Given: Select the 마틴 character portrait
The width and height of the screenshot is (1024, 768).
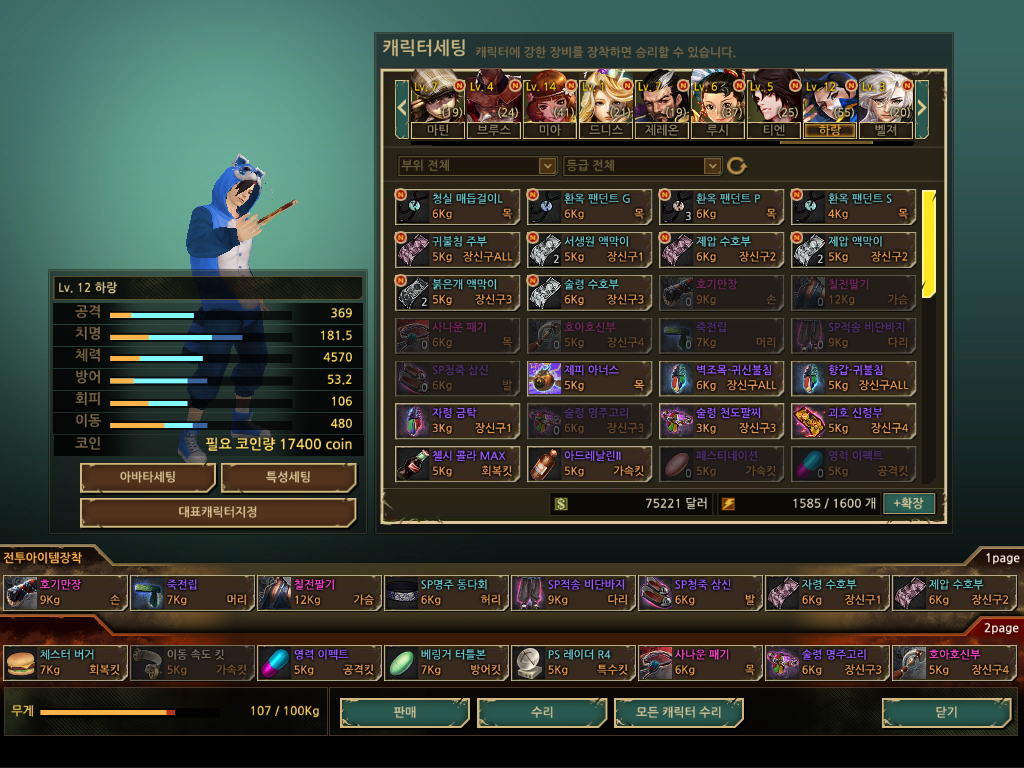Looking at the screenshot, I should (437, 104).
